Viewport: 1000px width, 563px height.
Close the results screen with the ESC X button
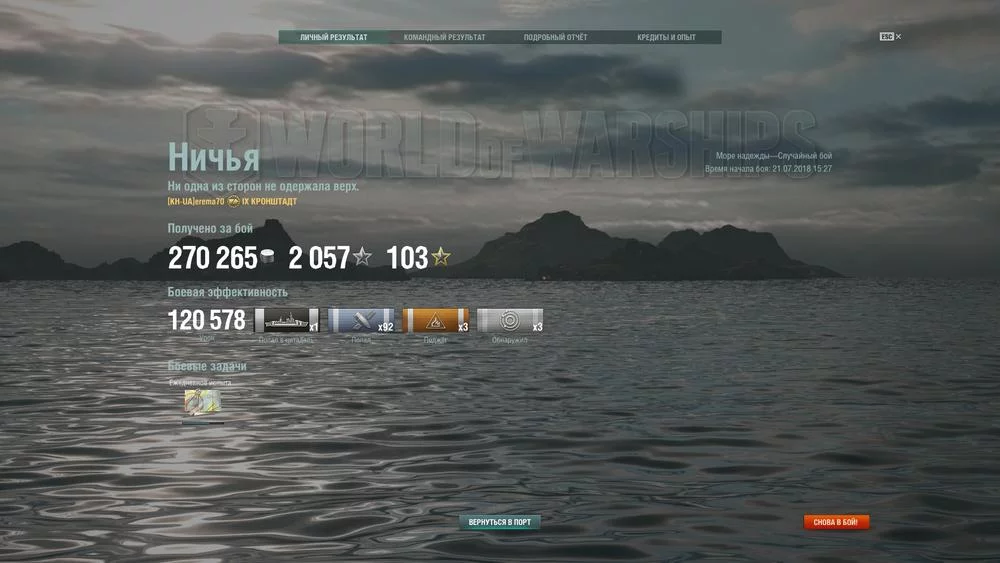click(x=891, y=37)
